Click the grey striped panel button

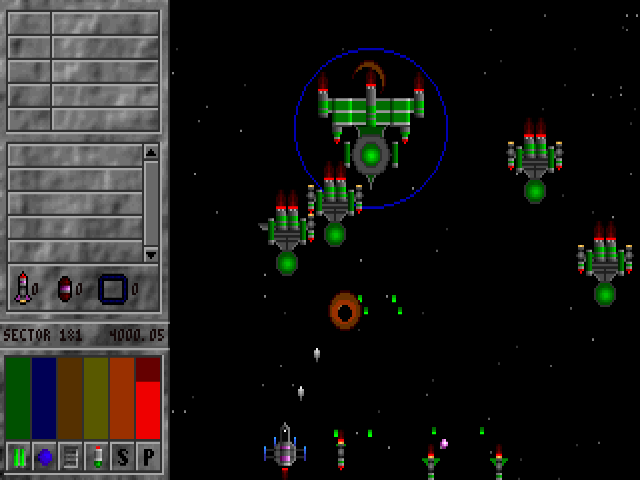click(70, 456)
